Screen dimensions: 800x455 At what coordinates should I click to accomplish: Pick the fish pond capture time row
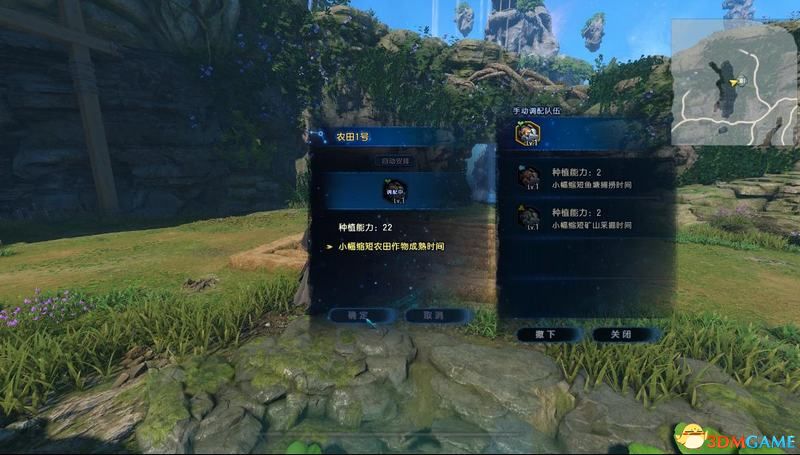tap(581, 178)
